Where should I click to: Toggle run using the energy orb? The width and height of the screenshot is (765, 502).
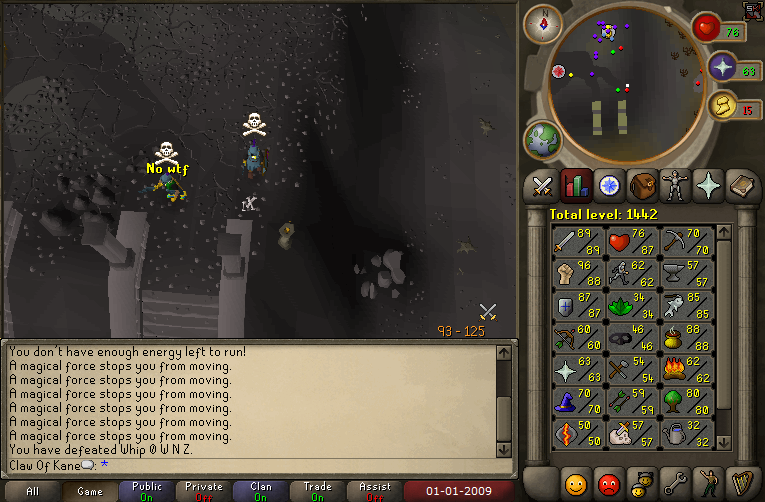[723, 105]
